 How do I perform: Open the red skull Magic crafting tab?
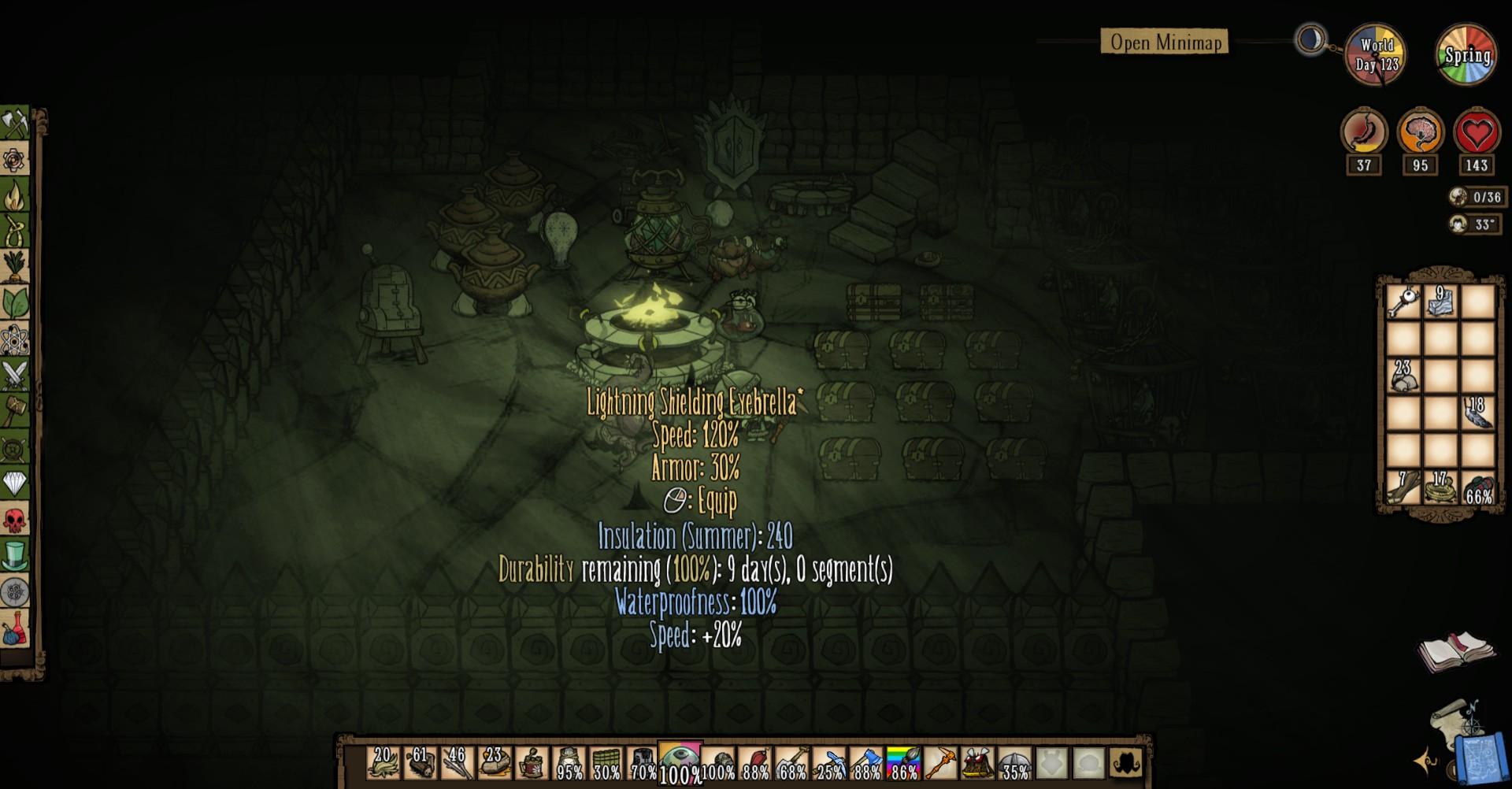(15, 520)
